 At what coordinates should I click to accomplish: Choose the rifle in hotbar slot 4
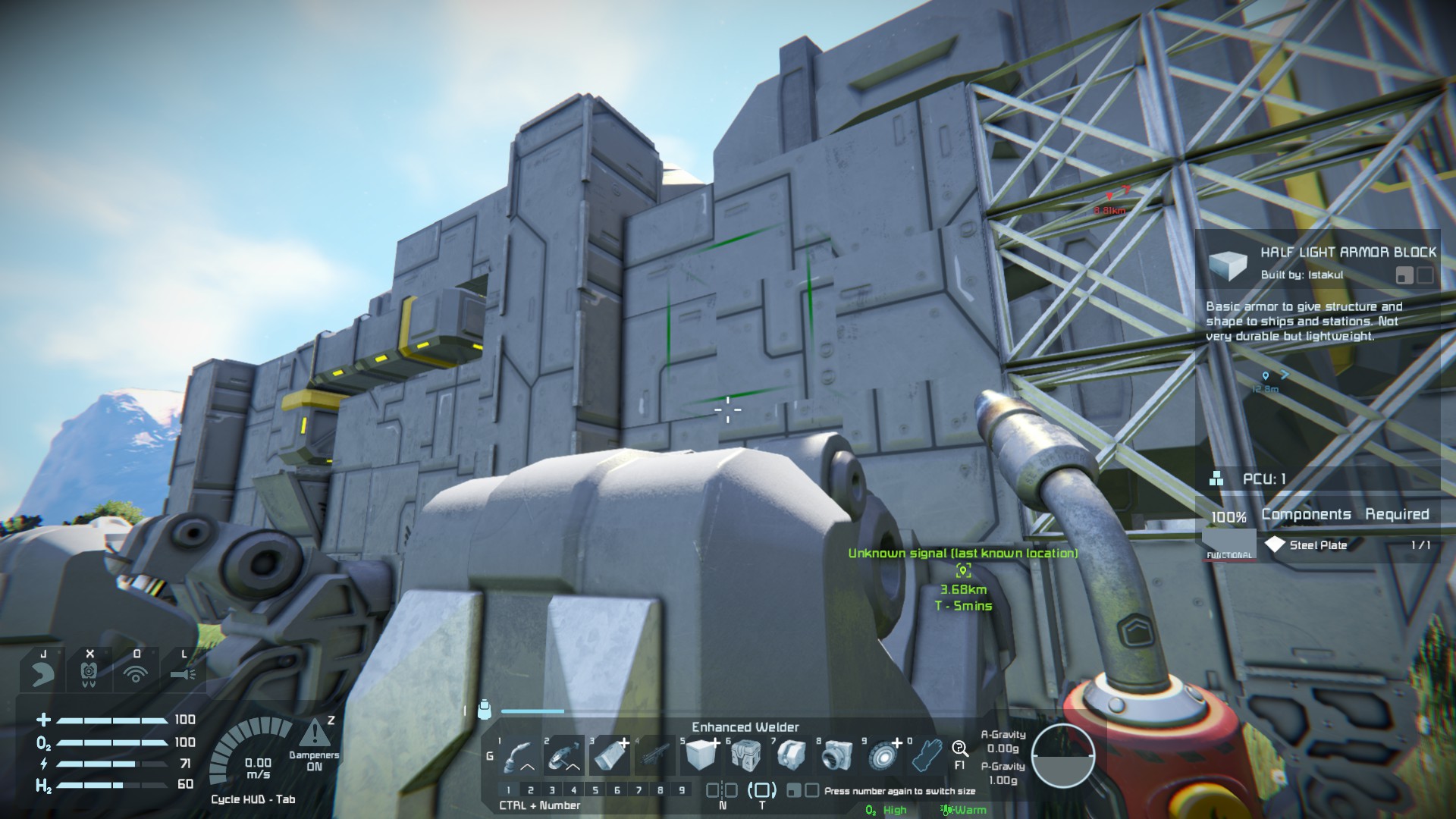(654, 755)
